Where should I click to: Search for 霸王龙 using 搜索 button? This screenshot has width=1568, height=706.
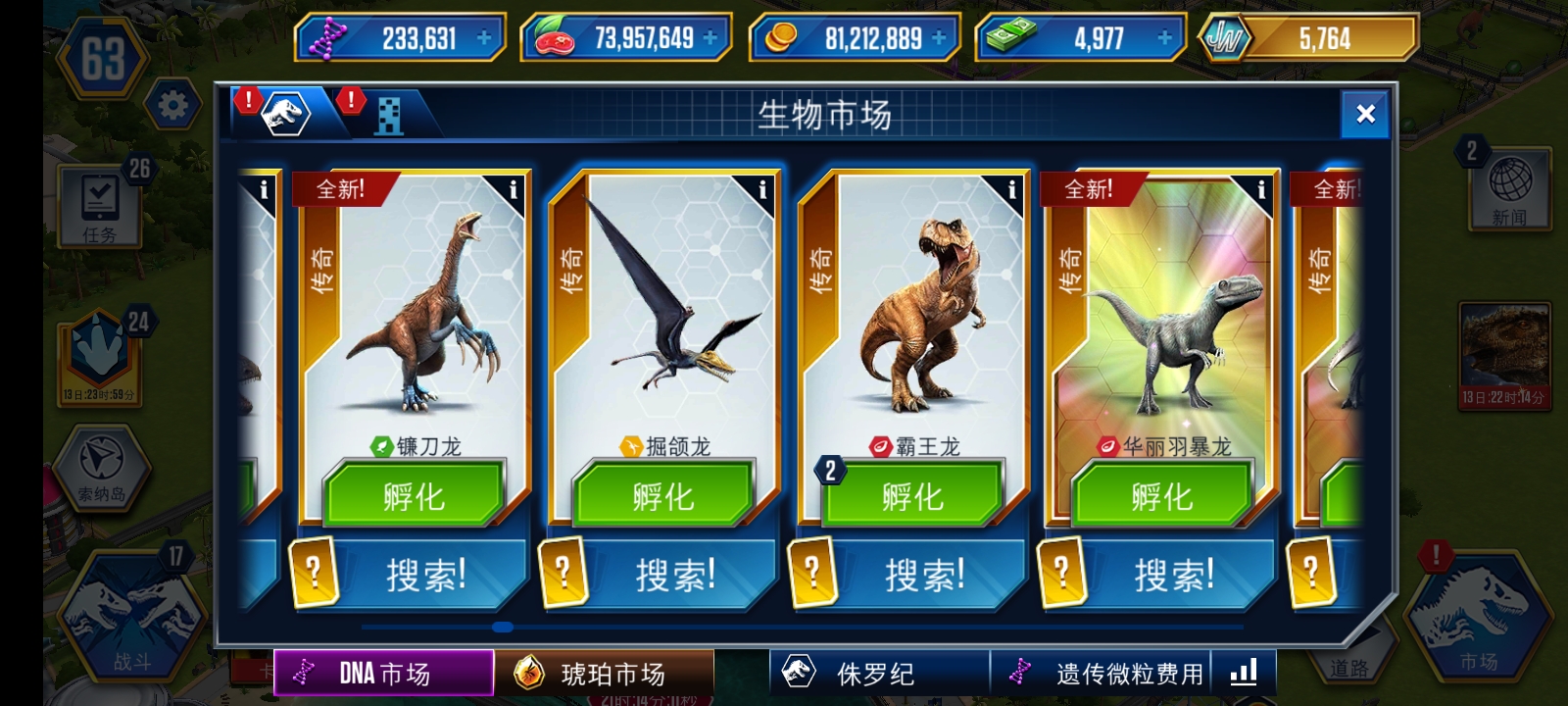click(924, 575)
